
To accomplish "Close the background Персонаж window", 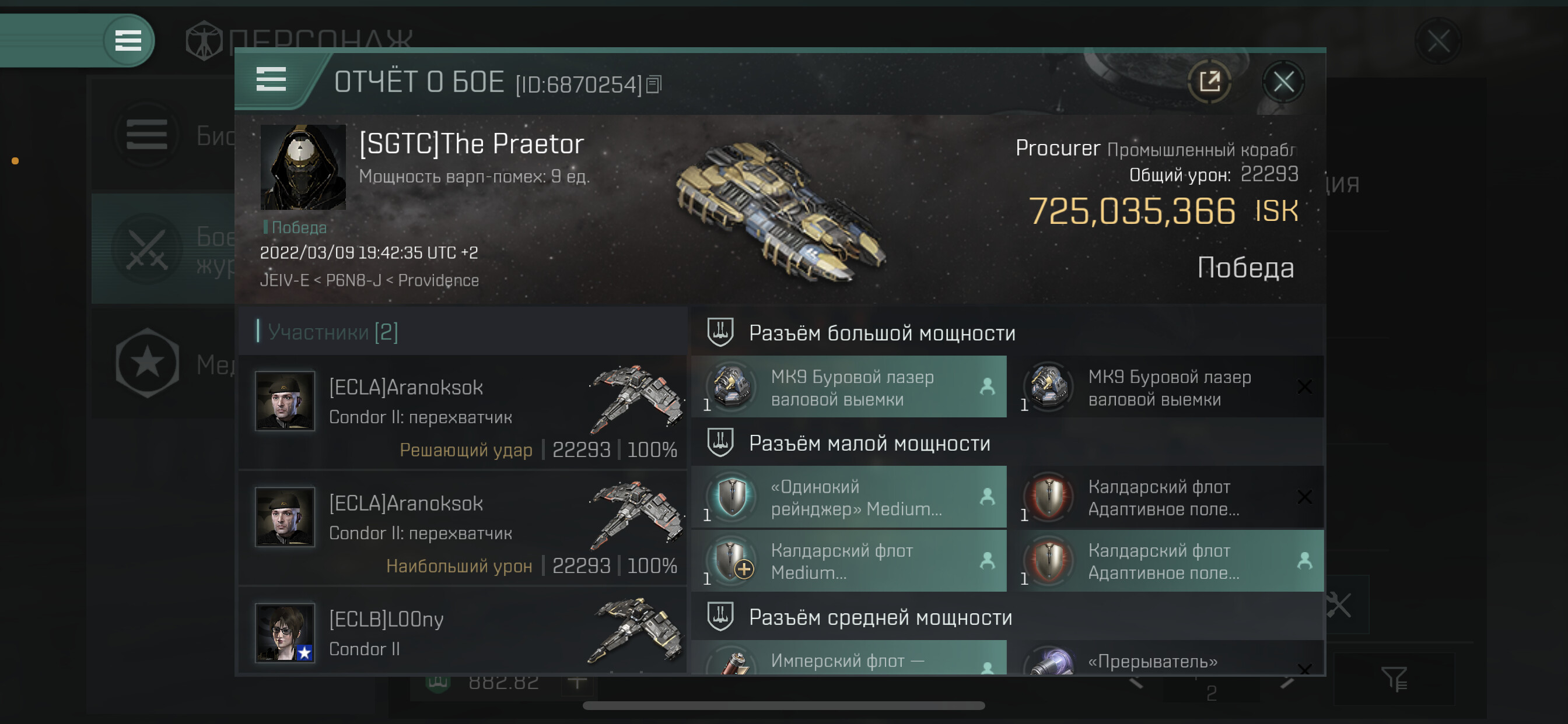I will (x=1438, y=41).
